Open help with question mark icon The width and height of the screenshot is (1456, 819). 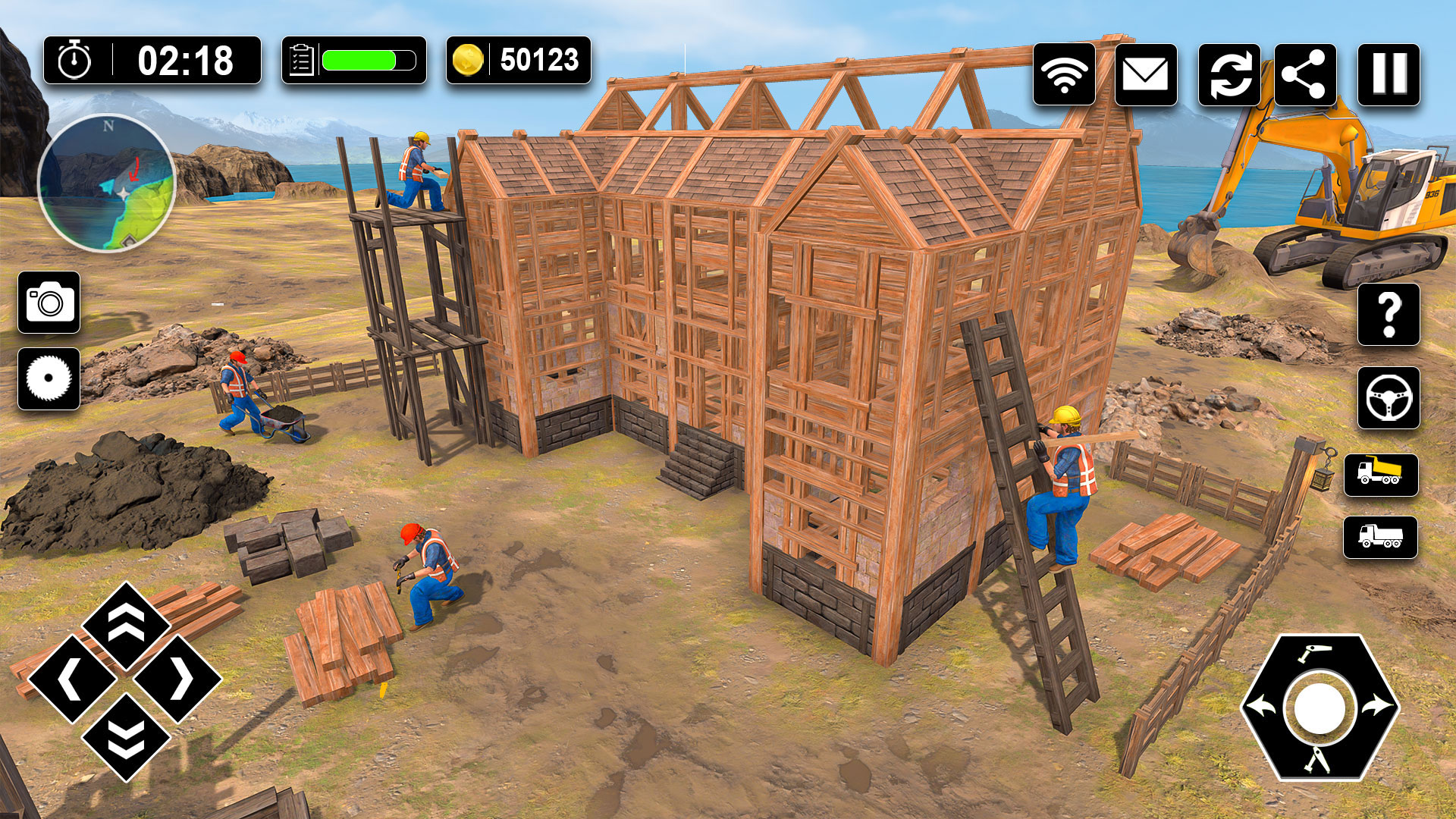[1389, 315]
